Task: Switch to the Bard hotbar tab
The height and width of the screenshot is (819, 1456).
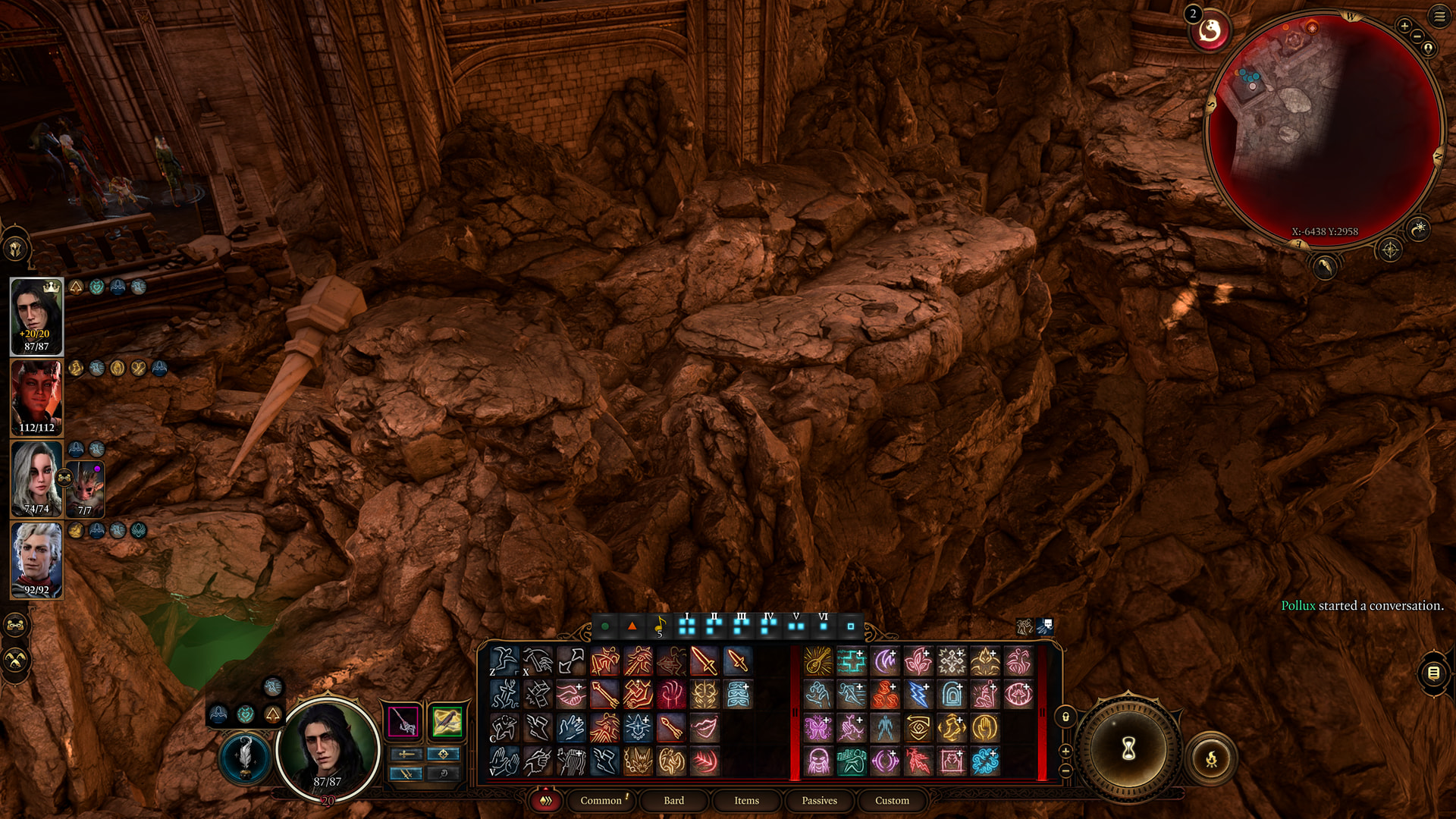Action: point(673,800)
